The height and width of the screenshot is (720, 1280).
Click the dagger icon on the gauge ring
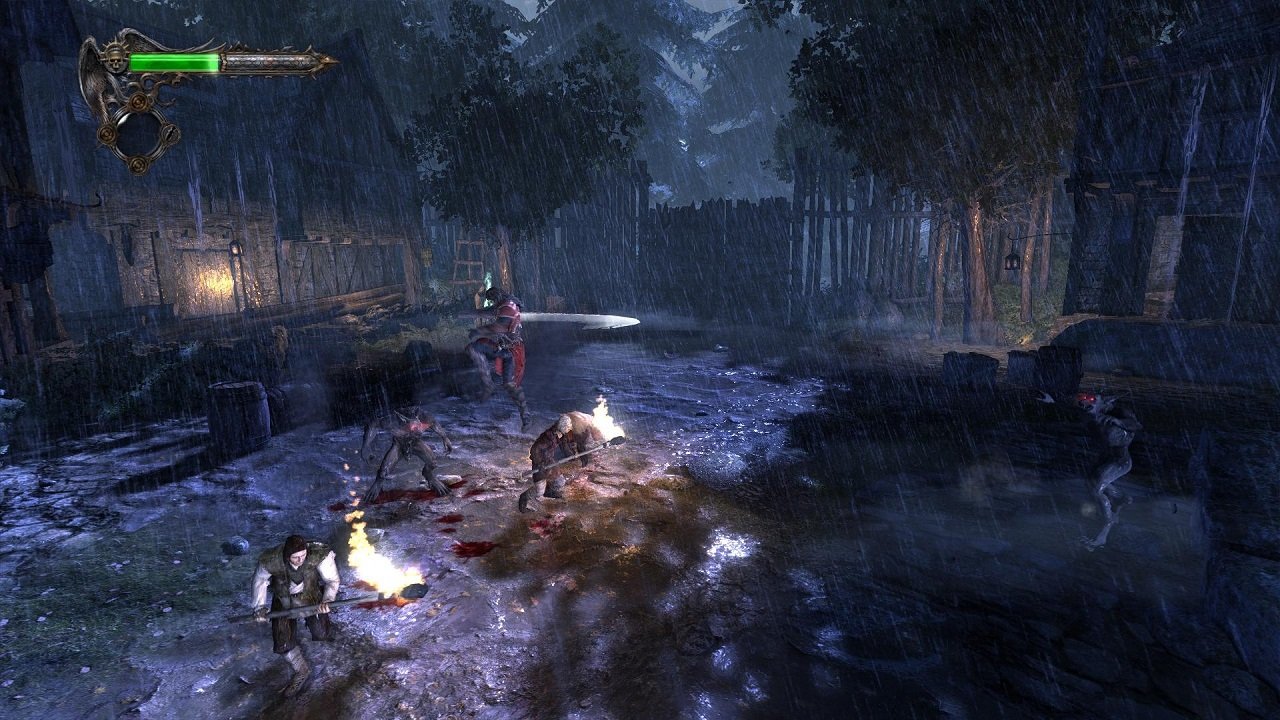tap(169, 133)
